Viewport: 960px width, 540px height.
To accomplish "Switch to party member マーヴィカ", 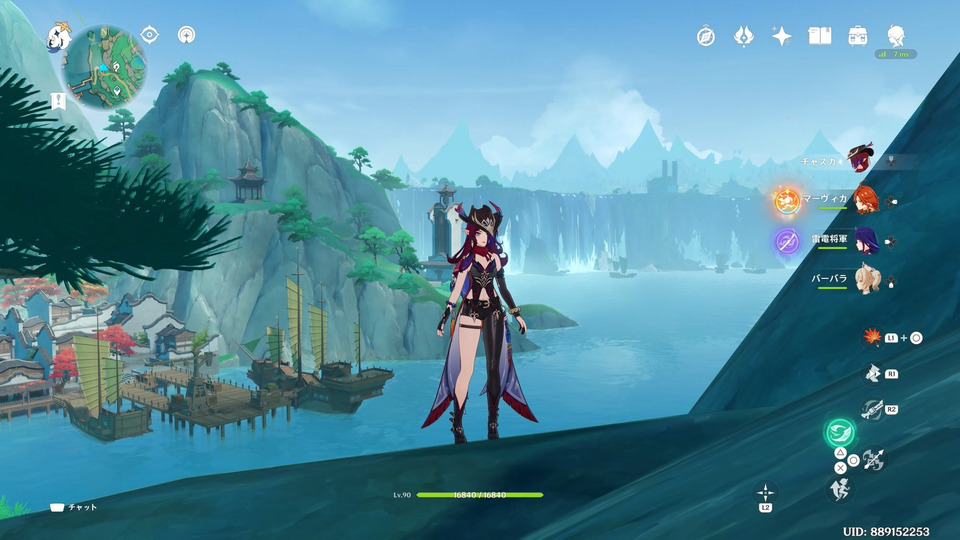I will click(x=864, y=199).
